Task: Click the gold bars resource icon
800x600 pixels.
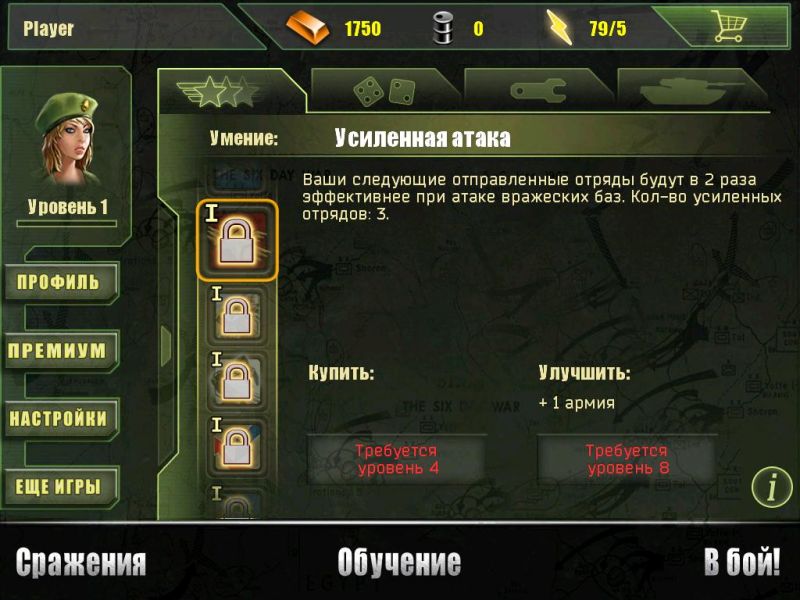Action: click(x=307, y=28)
